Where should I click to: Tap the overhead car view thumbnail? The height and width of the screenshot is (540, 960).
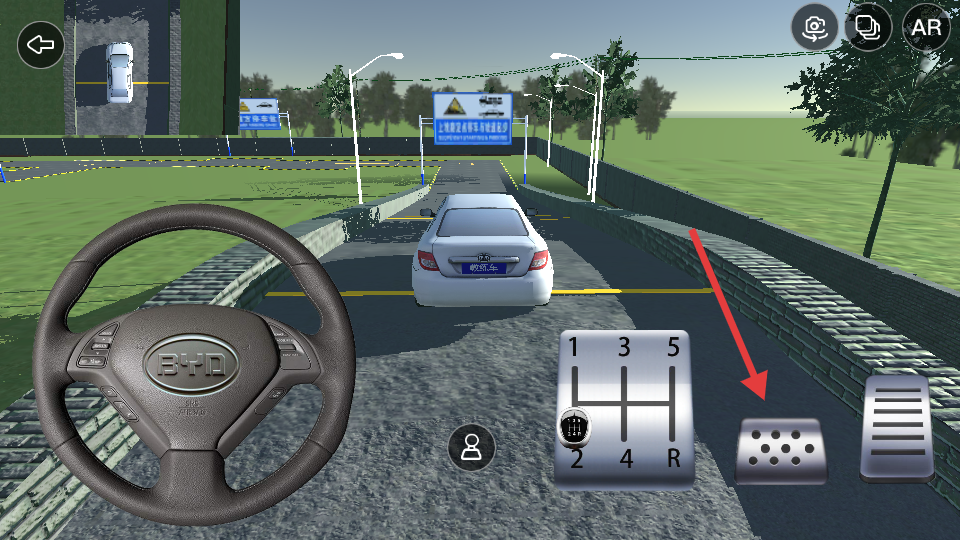(121, 68)
